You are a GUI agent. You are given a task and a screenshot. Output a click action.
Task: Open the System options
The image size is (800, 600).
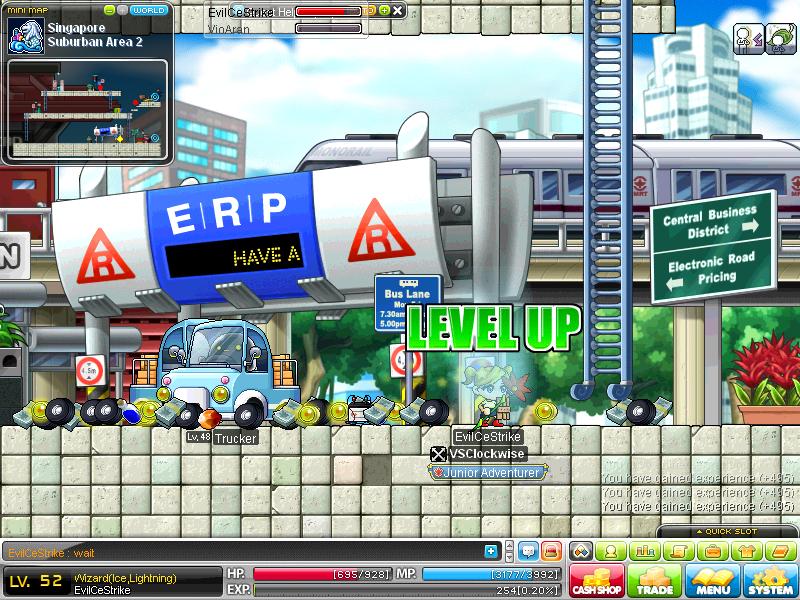[x=769, y=581]
